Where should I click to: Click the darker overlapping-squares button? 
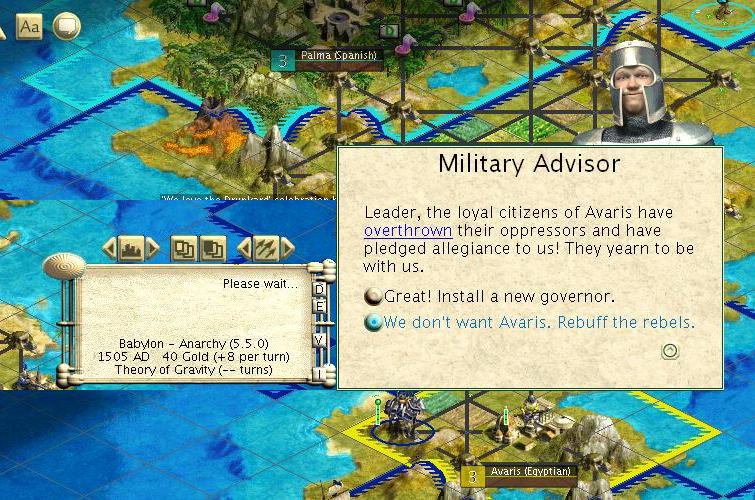pyautogui.click(x=212, y=248)
